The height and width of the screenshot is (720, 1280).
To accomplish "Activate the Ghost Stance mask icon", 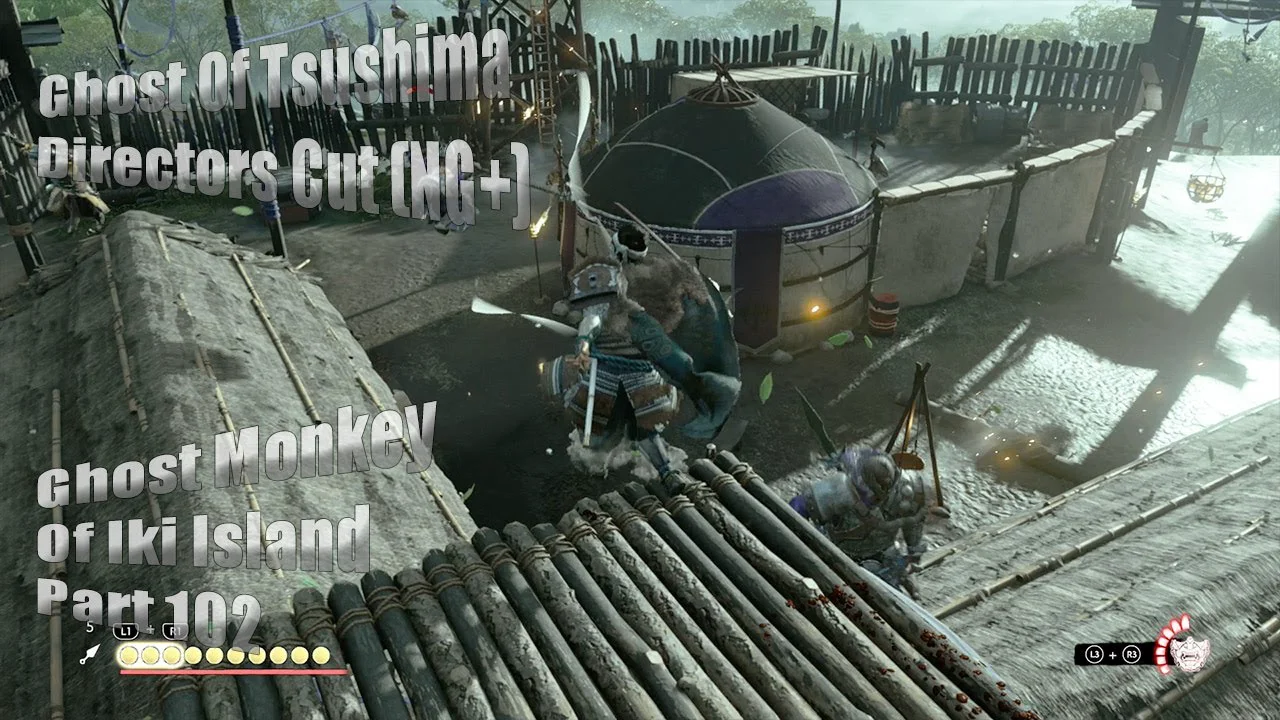I will [x=1189, y=652].
